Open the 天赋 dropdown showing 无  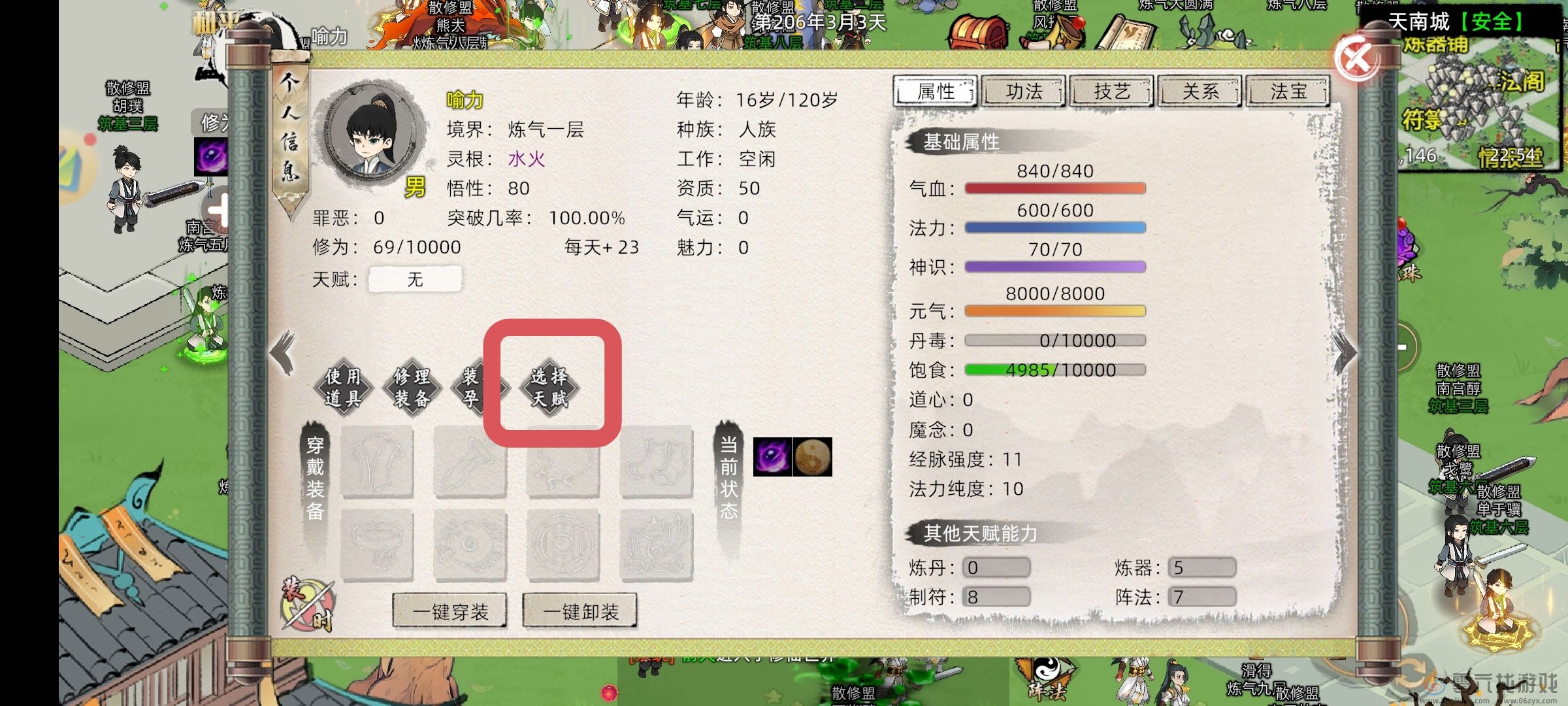416,278
